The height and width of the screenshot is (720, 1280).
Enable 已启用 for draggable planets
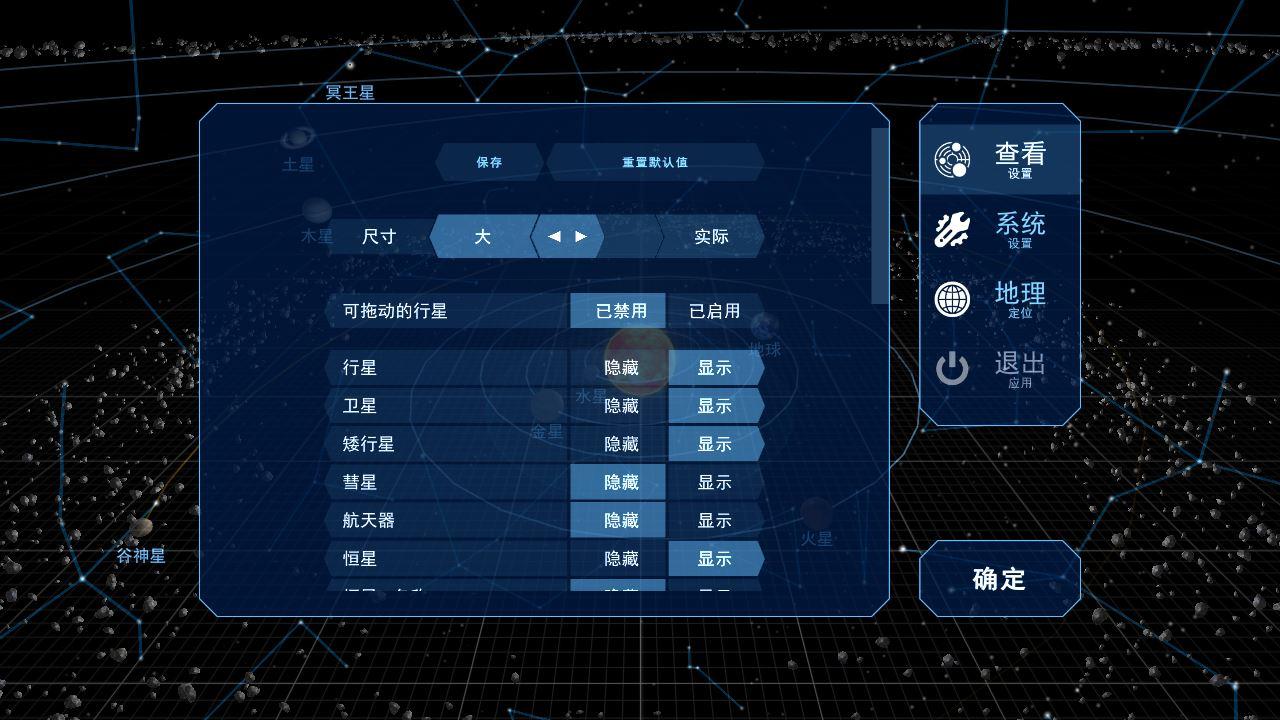tap(712, 310)
